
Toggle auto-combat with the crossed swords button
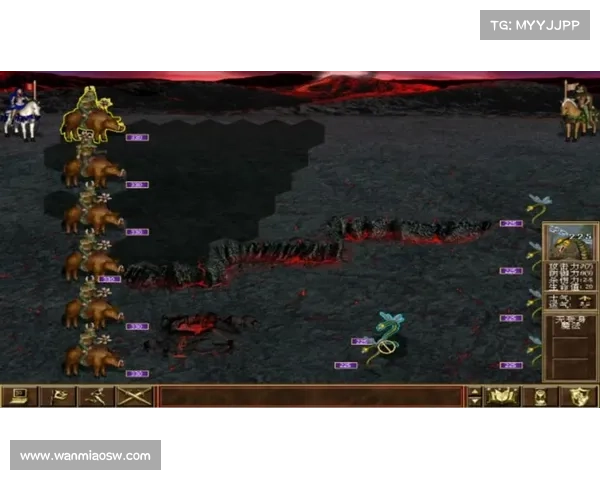tap(134, 396)
